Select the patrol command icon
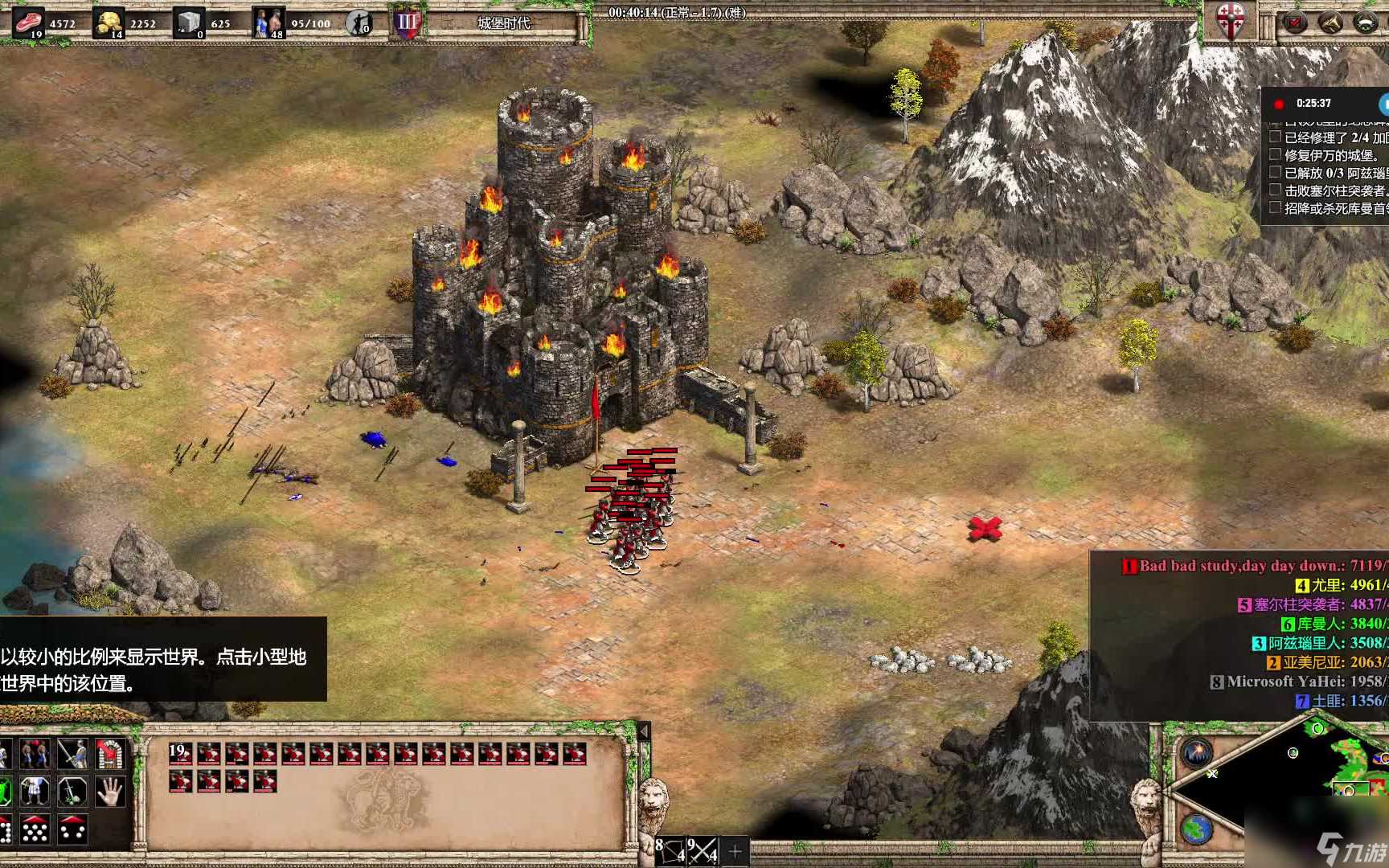 [35, 754]
